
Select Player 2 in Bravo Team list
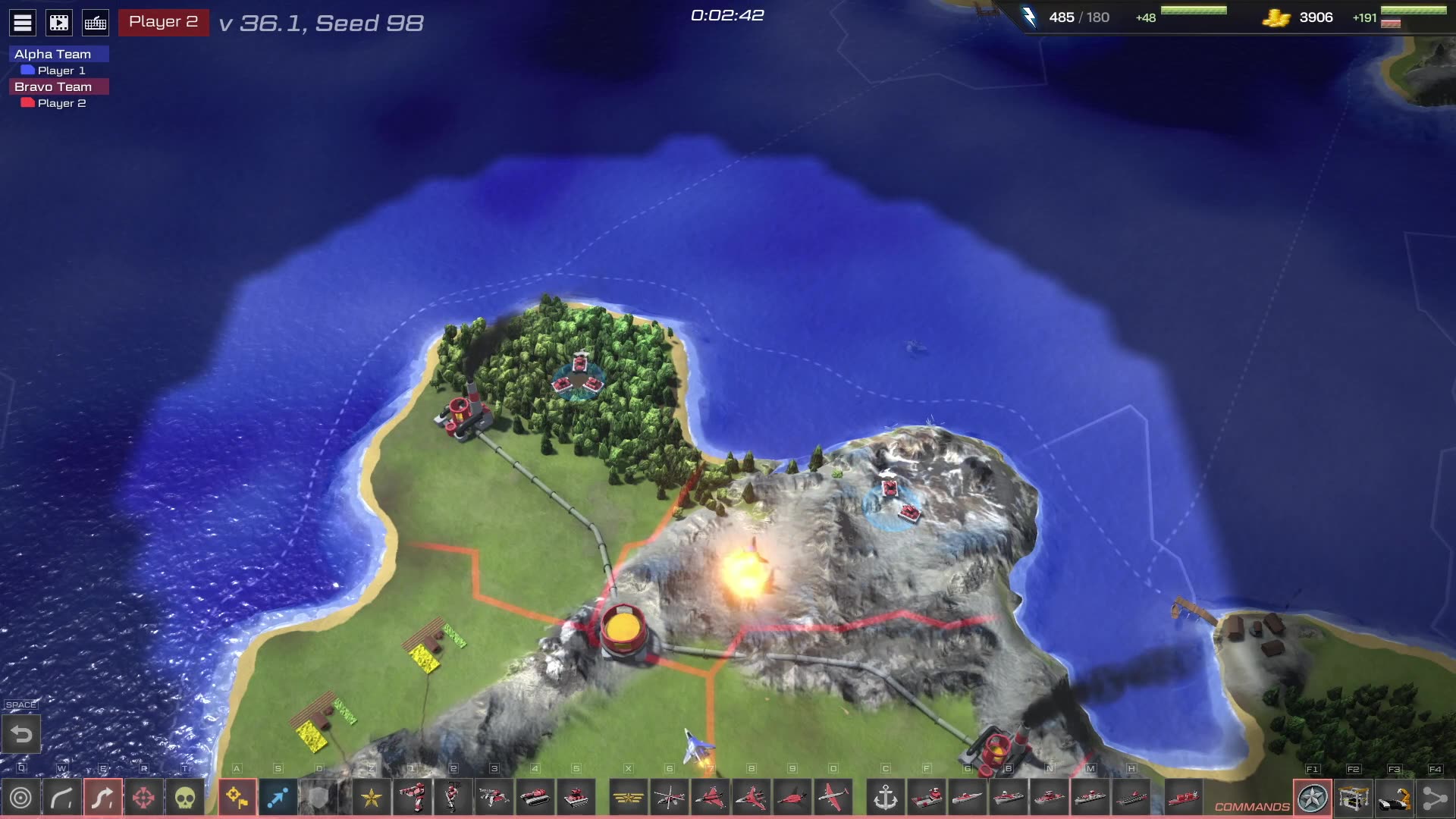61,103
